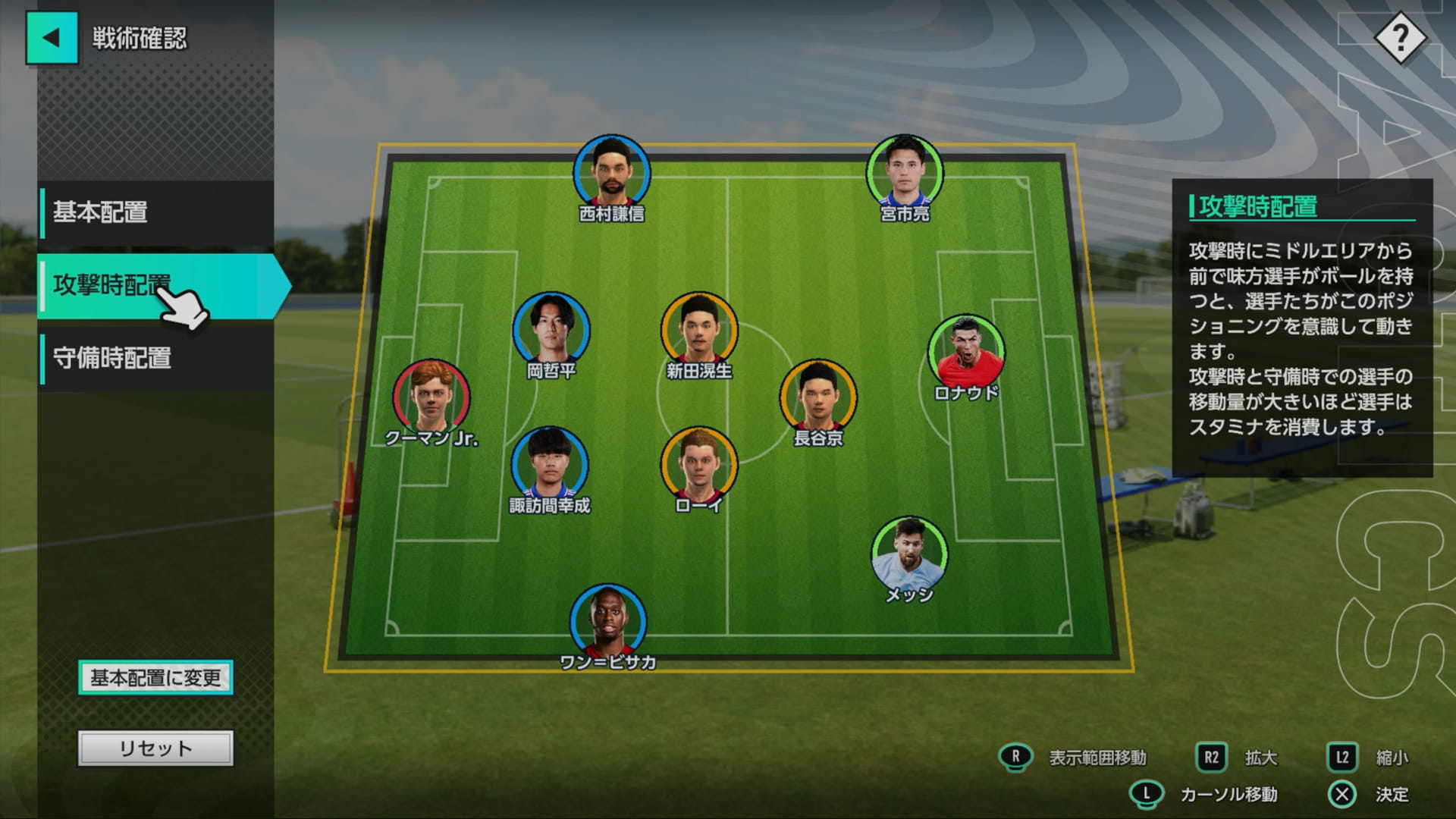1456x819 pixels.
Task: Select the 岡哲平 player token
Action: 551,331
